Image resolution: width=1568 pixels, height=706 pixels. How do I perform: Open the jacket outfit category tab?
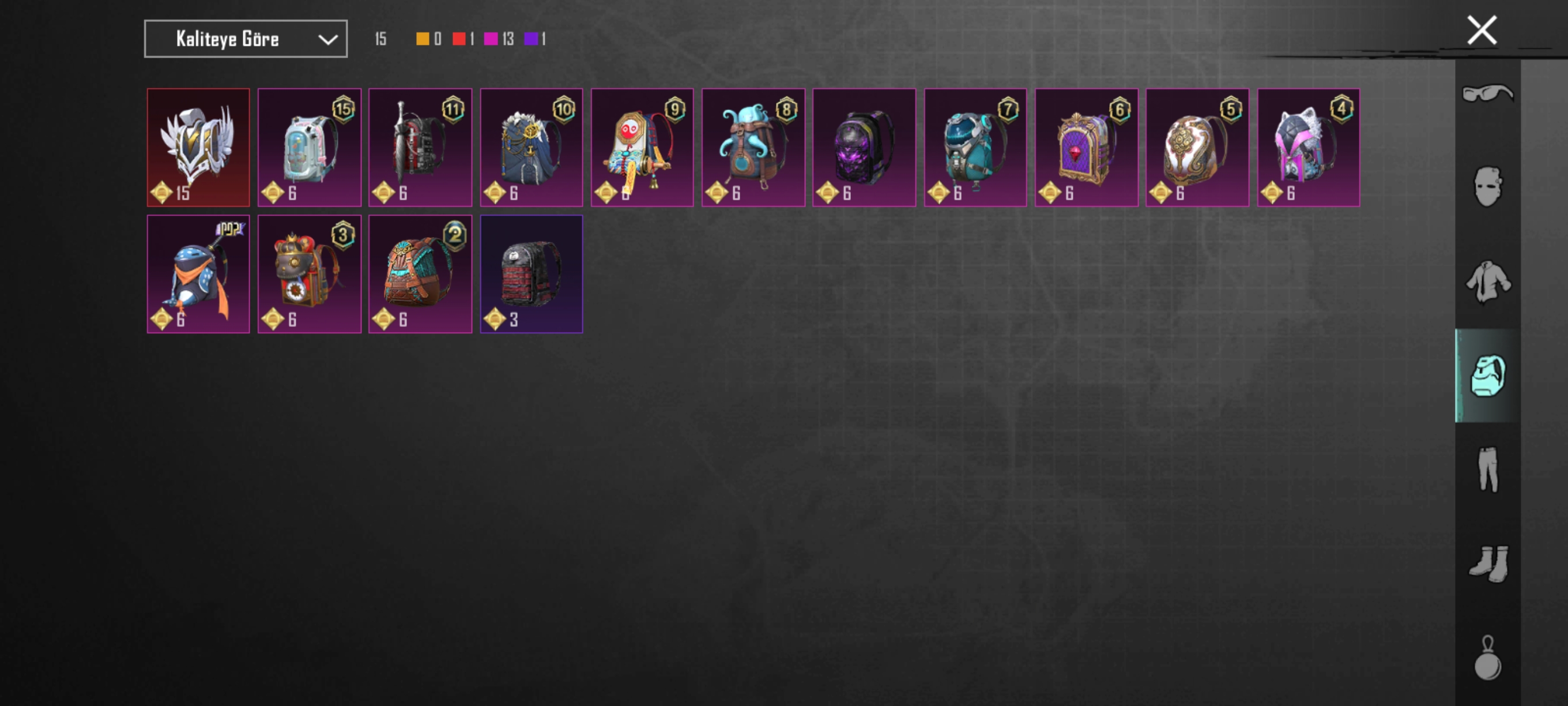1487,281
